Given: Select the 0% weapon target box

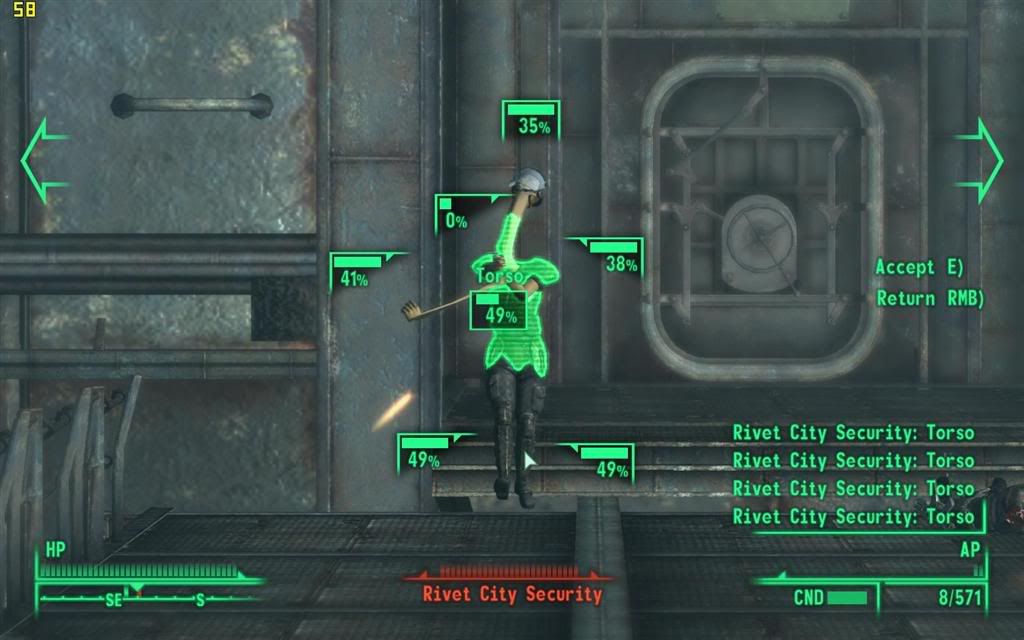Looking at the screenshot, I should pyautogui.click(x=454, y=215).
